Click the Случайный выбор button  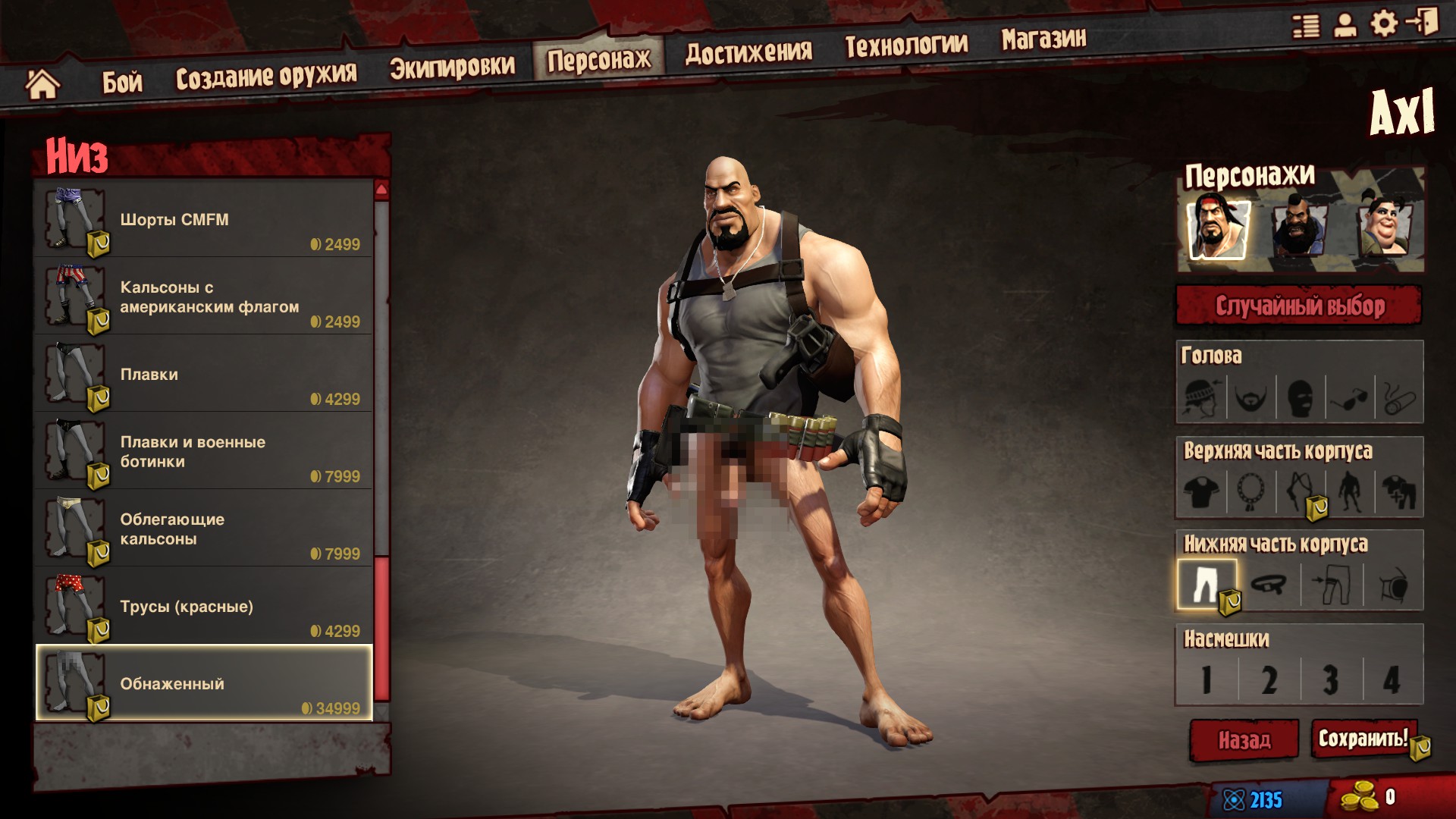[x=1299, y=306]
